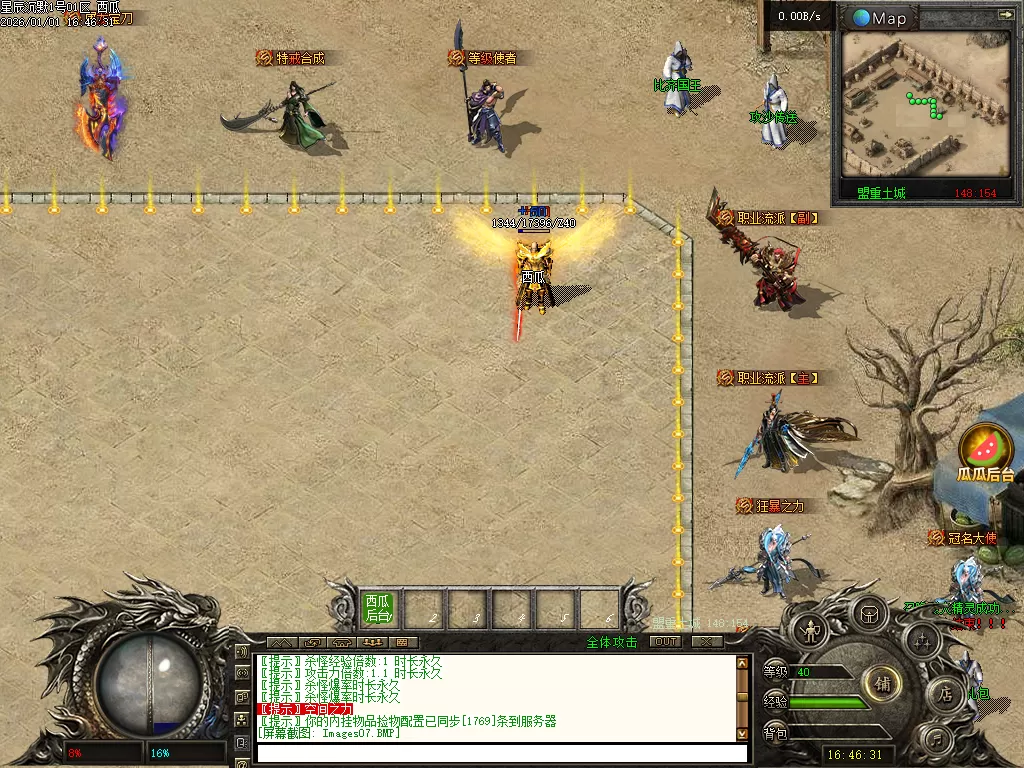This screenshot has height=768, width=1024.
Task: Open the Map button with globe icon
Action: 880,18
